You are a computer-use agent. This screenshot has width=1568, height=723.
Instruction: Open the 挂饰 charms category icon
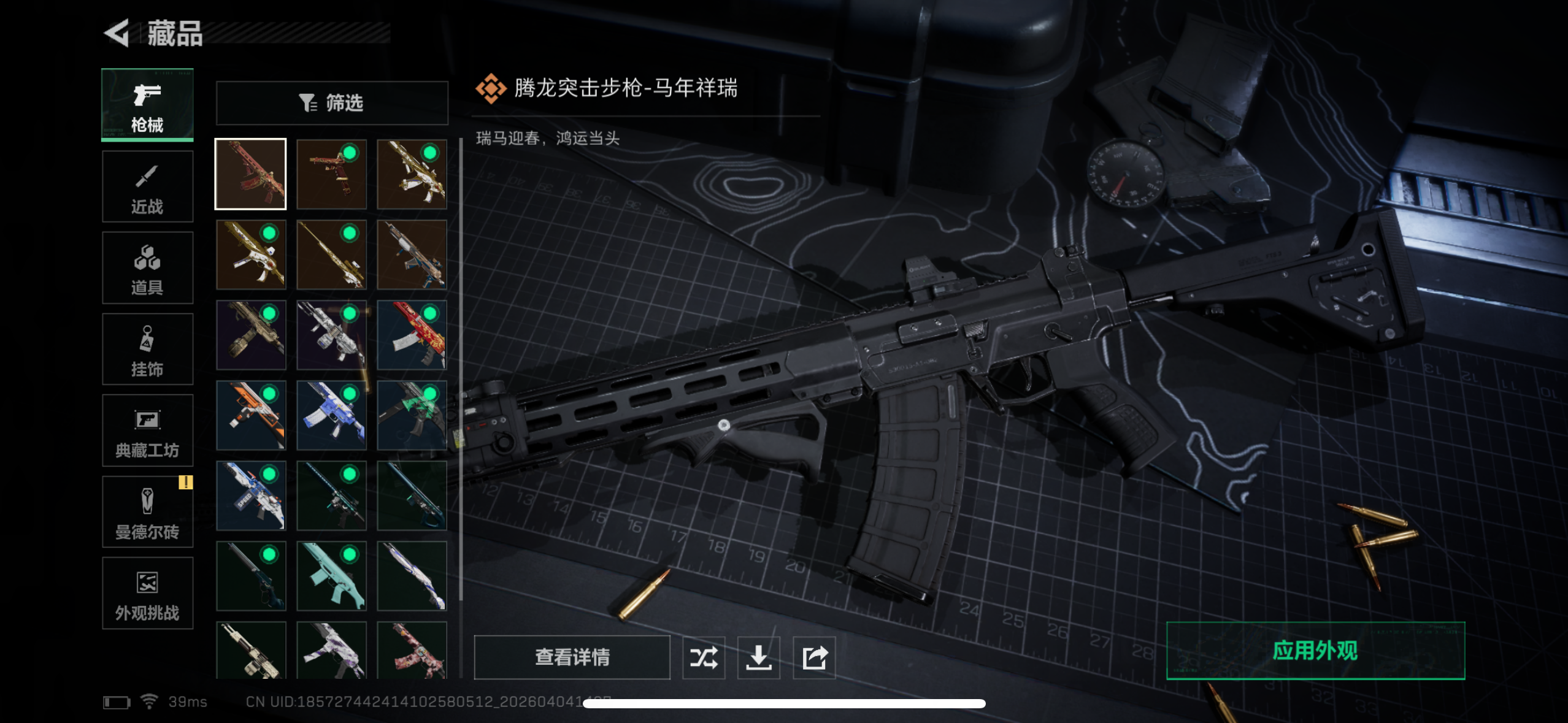(147, 349)
